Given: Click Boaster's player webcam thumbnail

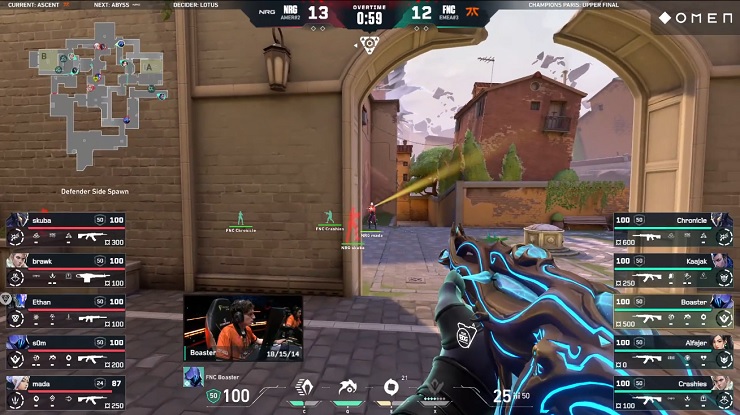Looking at the screenshot, I should tap(243, 328).
